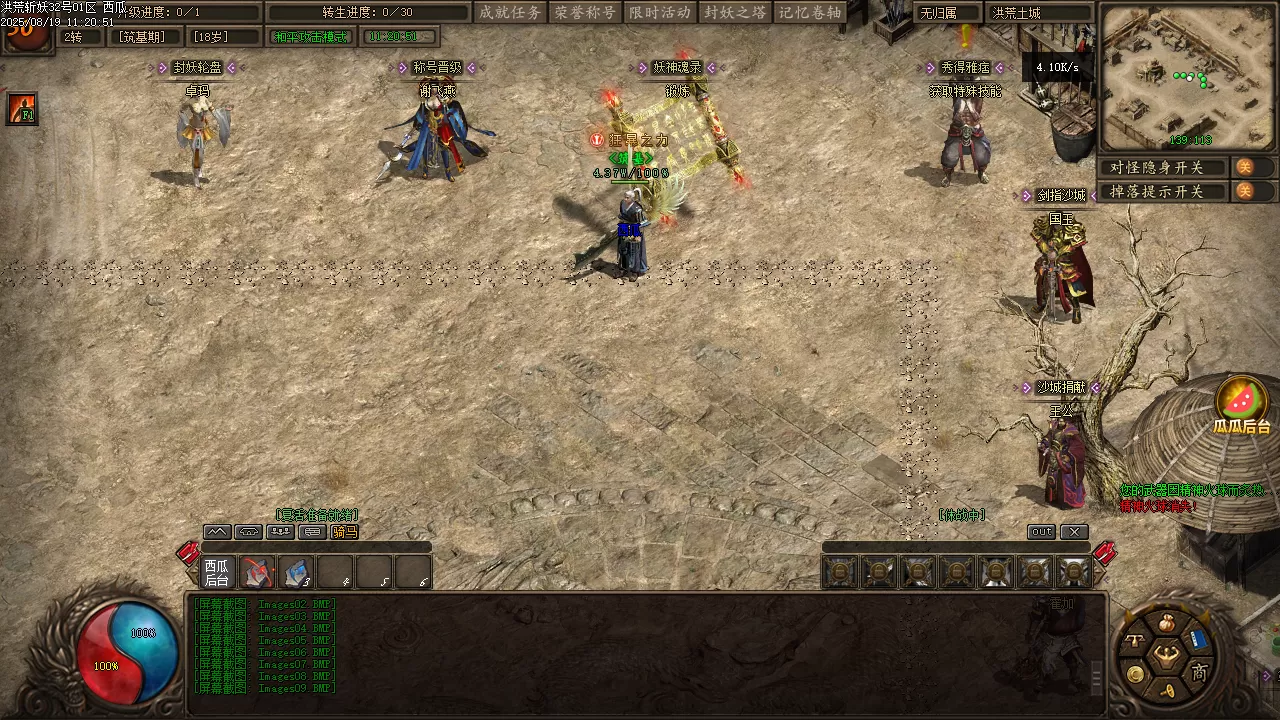Toggle the 和平攻击模式 attack mode
This screenshot has height=720, width=1280.
[311, 37]
